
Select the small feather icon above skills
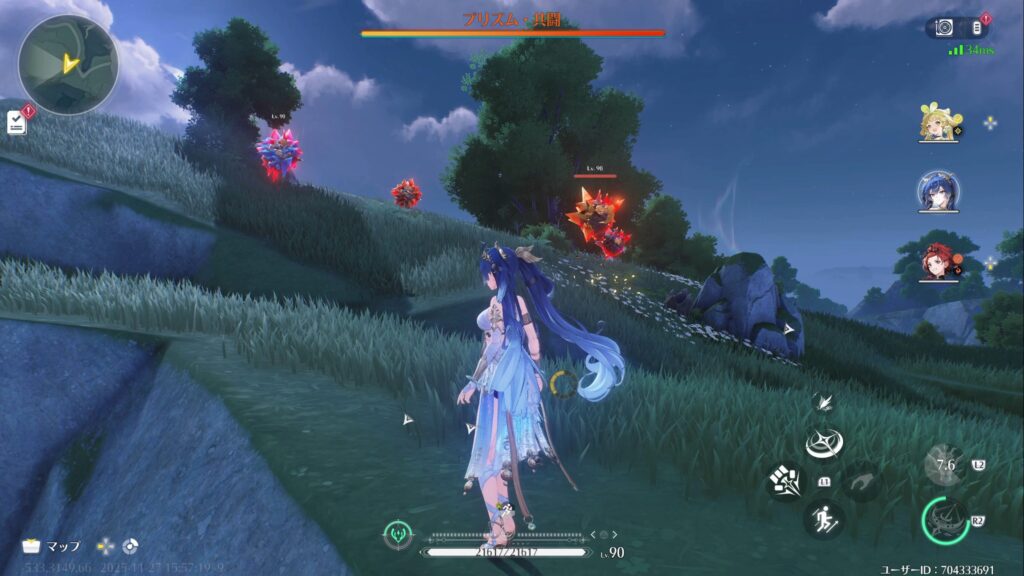[x=825, y=402]
